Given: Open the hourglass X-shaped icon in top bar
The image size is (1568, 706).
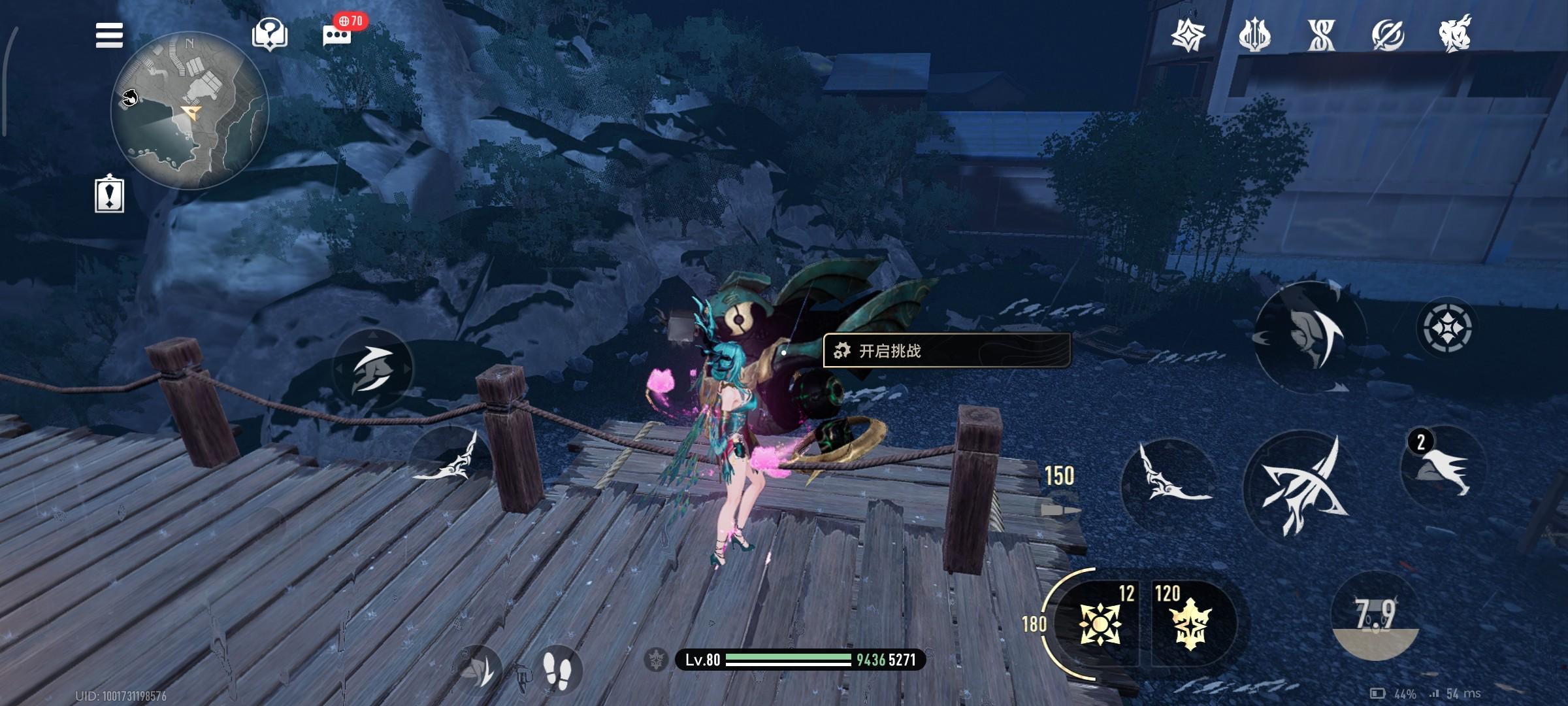Looking at the screenshot, I should pyautogui.click(x=1321, y=35).
